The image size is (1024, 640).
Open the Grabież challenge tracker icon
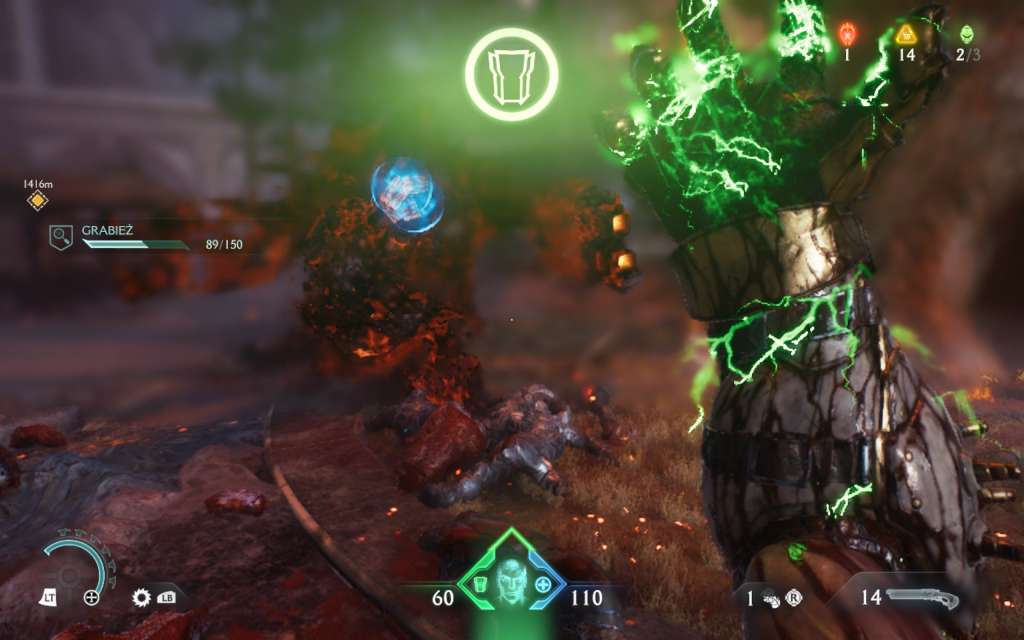tap(61, 236)
